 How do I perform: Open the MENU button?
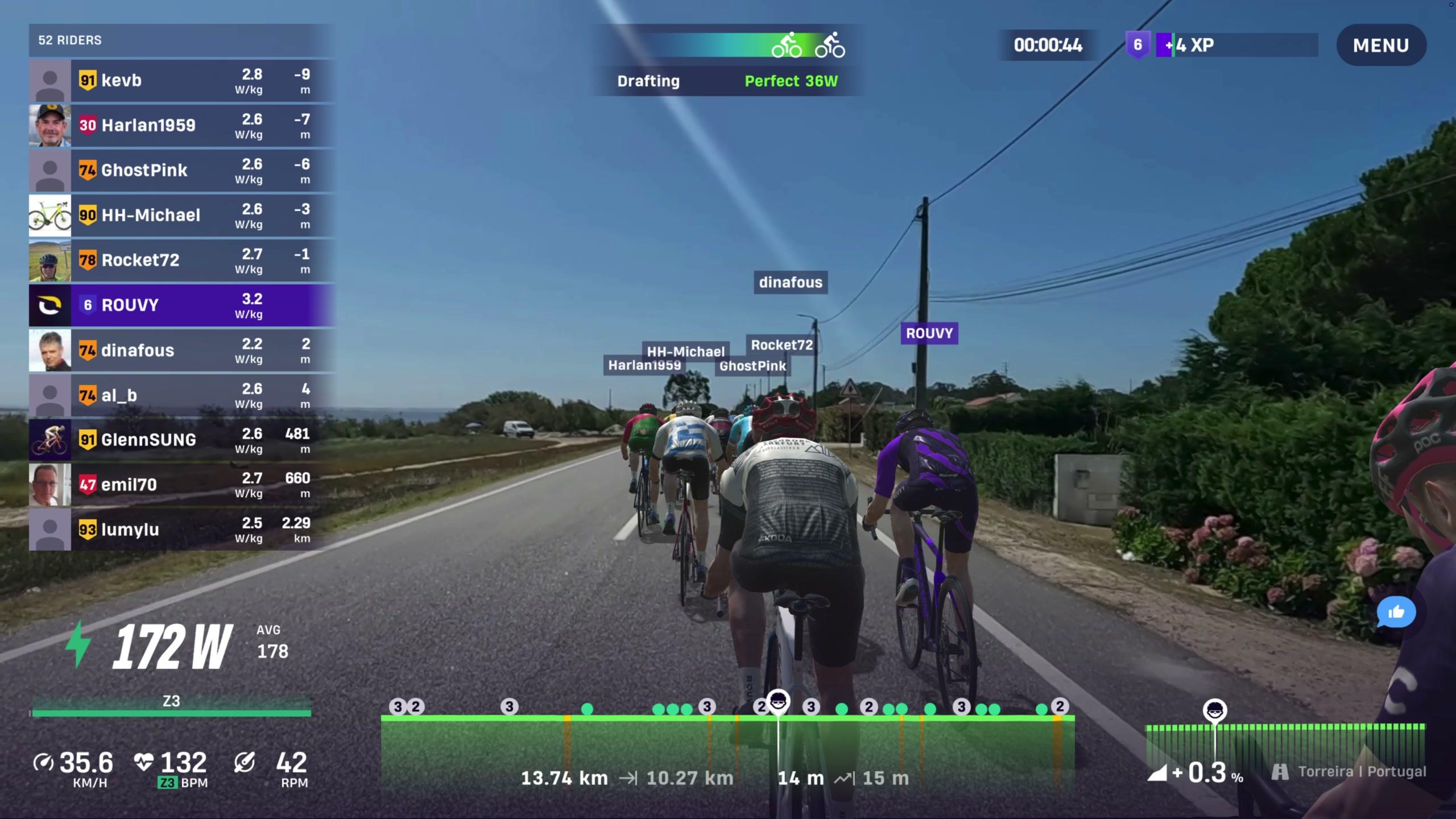1380,45
